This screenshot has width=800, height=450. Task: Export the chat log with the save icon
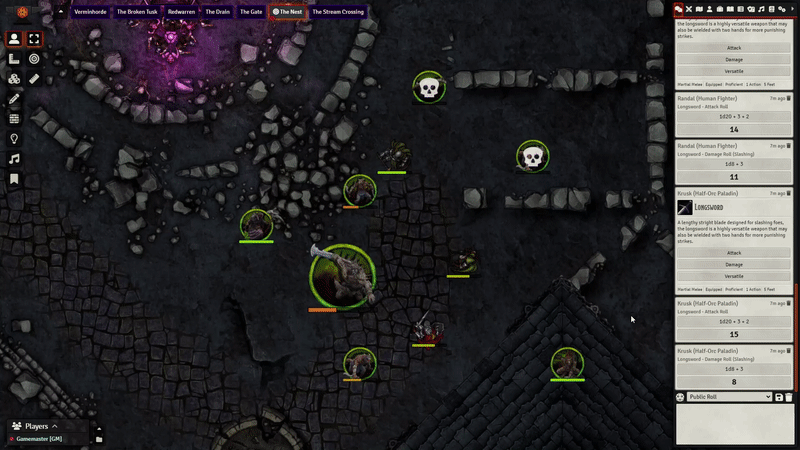coord(779,397)
